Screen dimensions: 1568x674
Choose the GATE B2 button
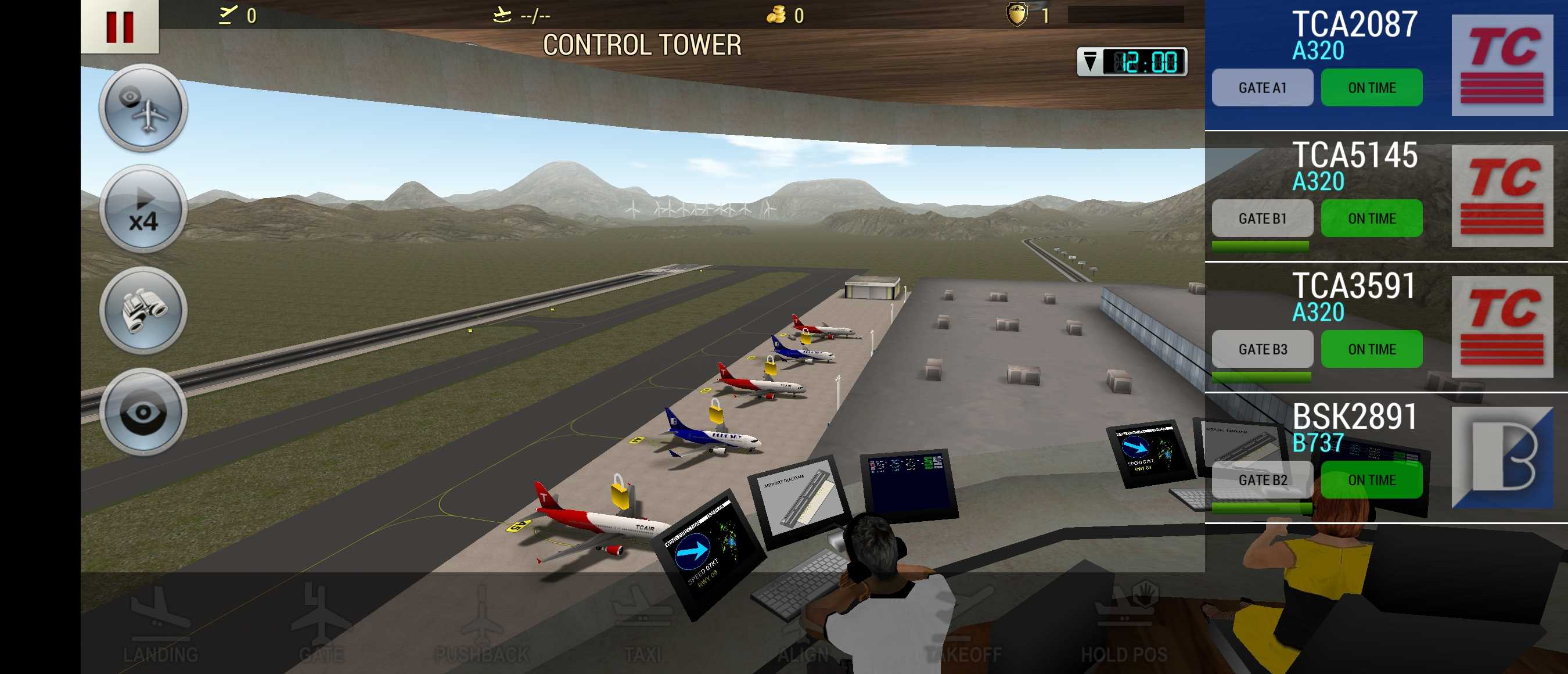pos(1262,481)
